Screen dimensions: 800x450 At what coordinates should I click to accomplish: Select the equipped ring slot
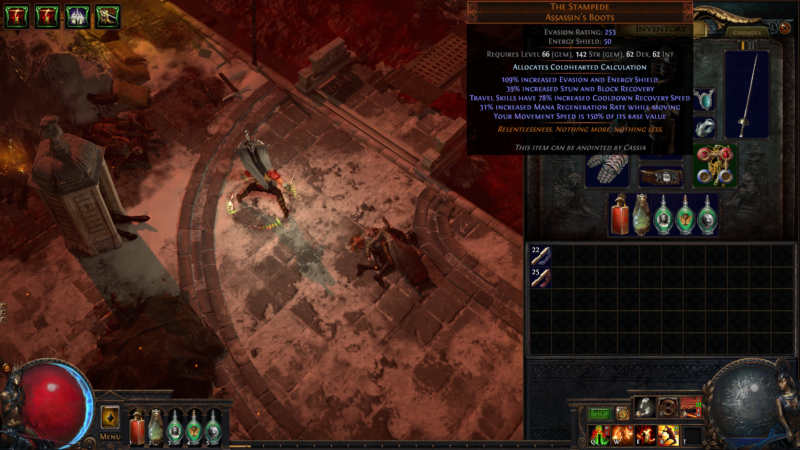point(706,128)
